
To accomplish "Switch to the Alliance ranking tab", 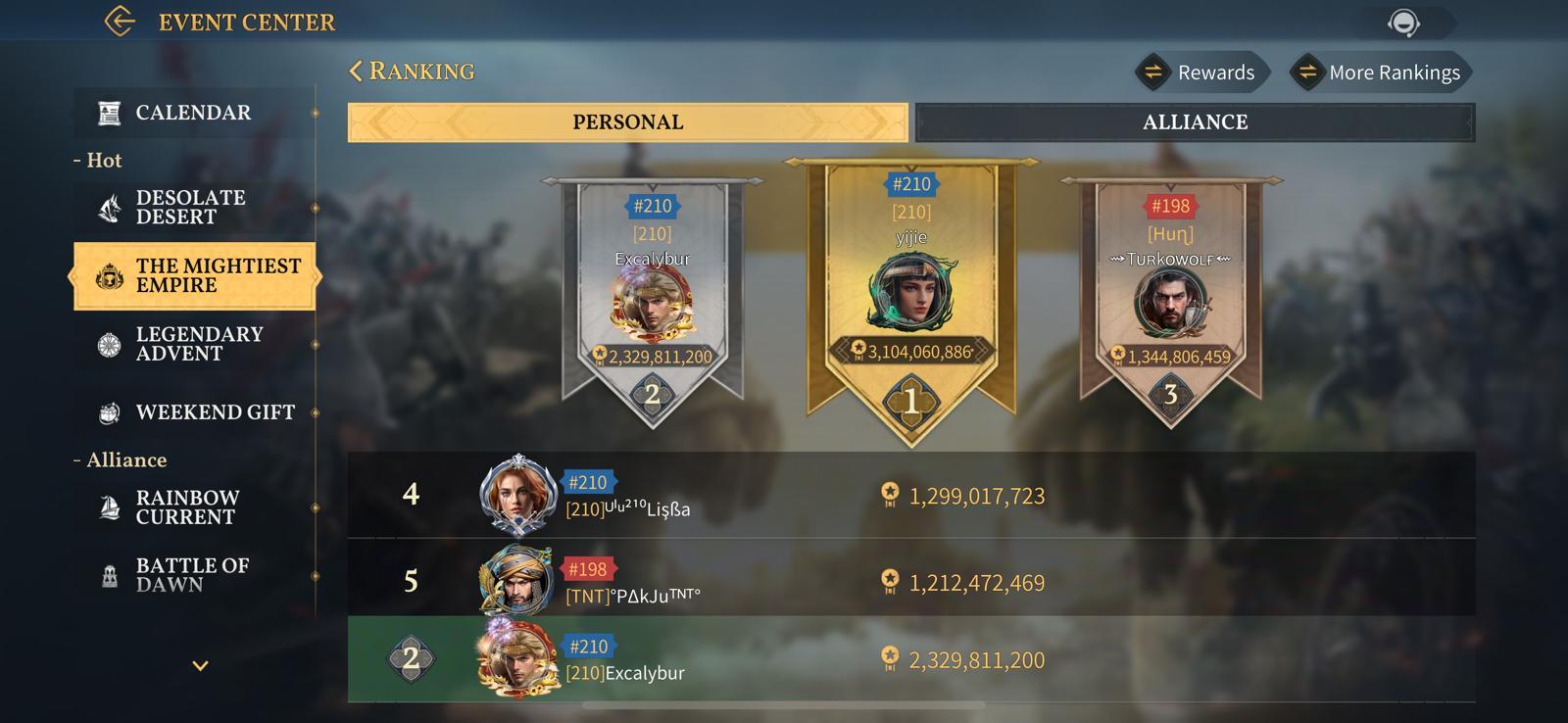I will [1195, 122].
